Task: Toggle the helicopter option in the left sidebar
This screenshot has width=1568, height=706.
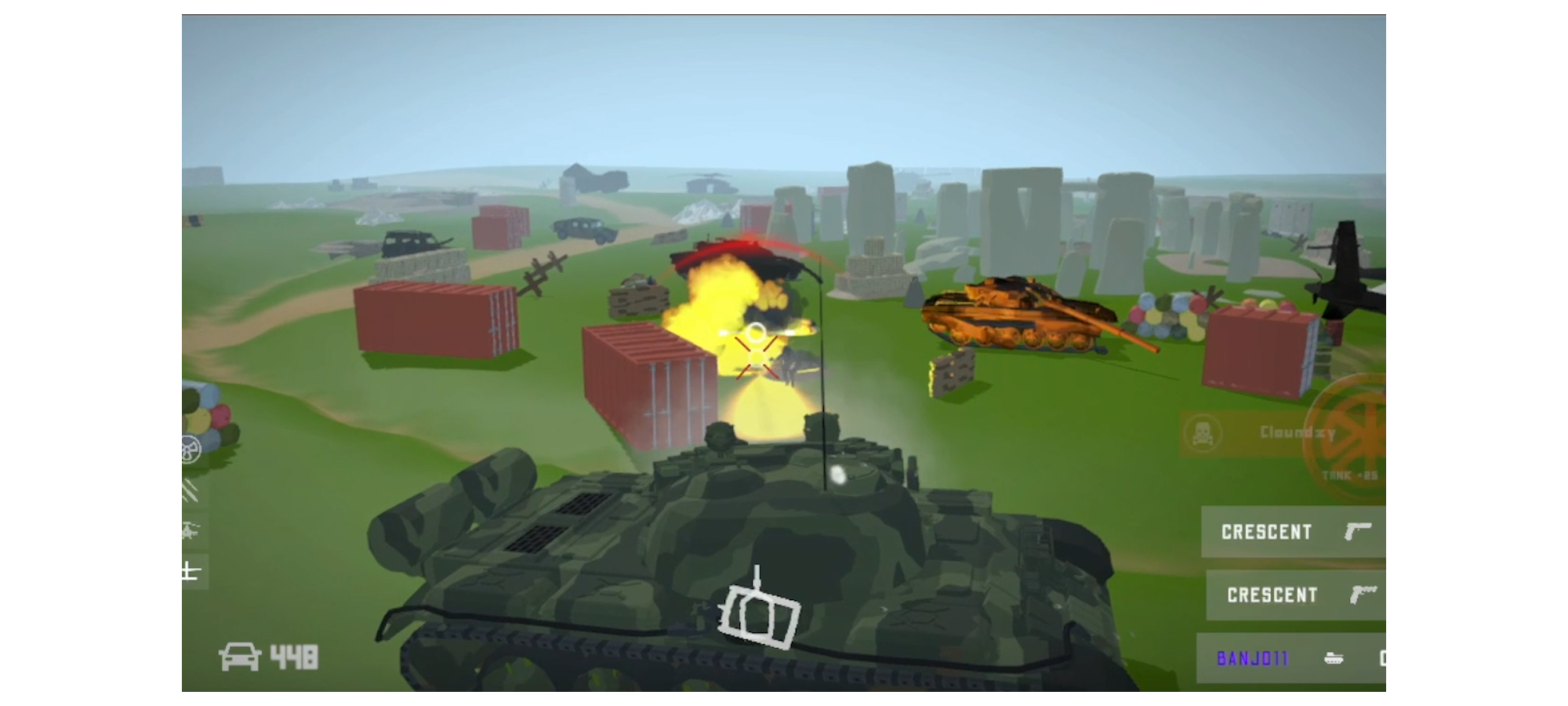Action: pos(190,528)
